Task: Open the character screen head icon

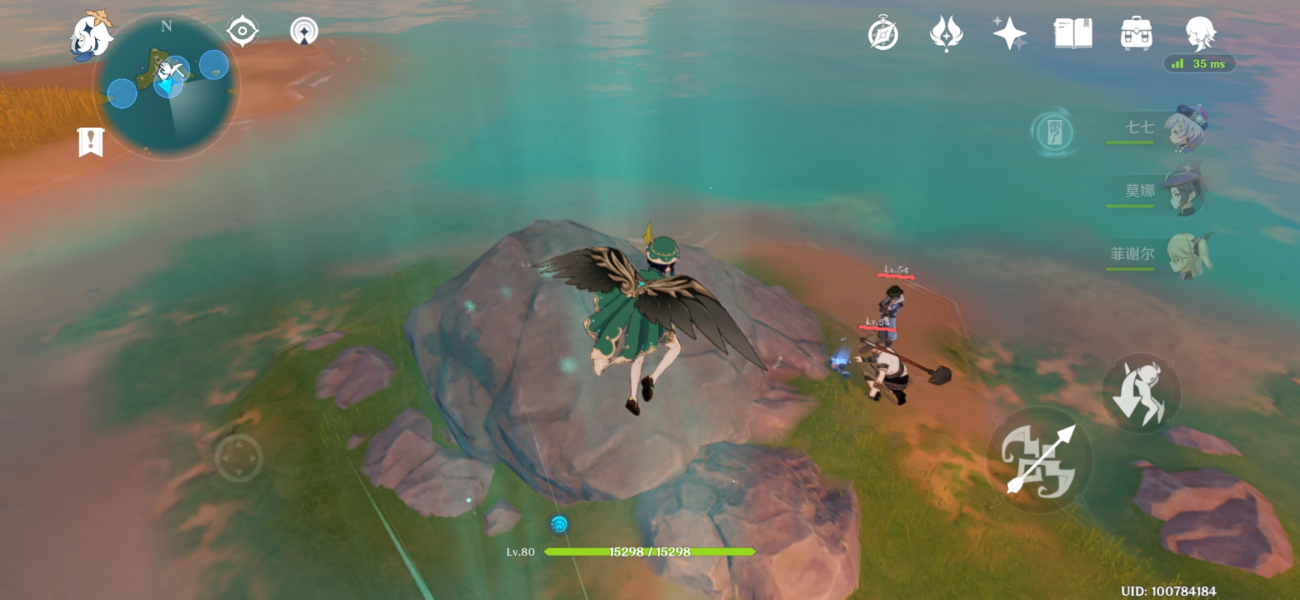Action: [1200, 34]
